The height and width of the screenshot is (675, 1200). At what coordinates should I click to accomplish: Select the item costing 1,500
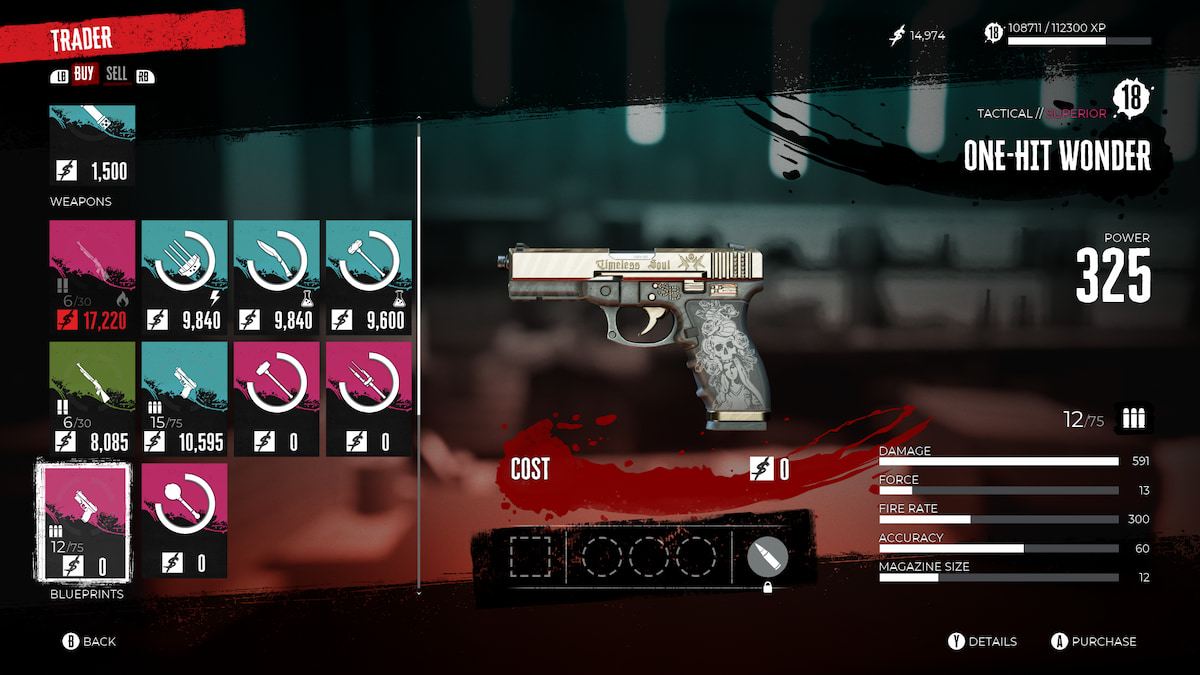point(93,145)
